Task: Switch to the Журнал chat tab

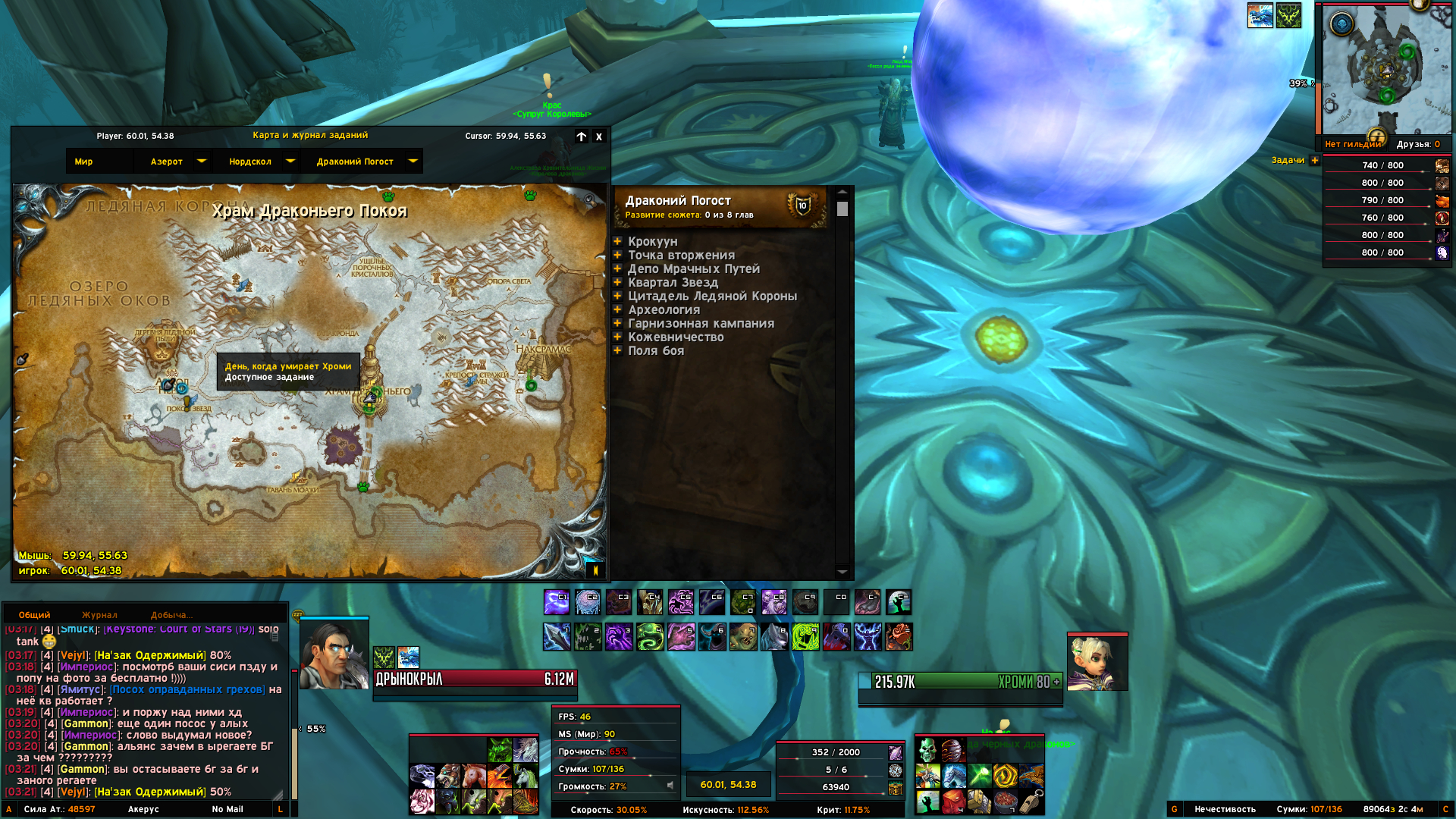Action: pyautogui.click(x=99, y=615)
